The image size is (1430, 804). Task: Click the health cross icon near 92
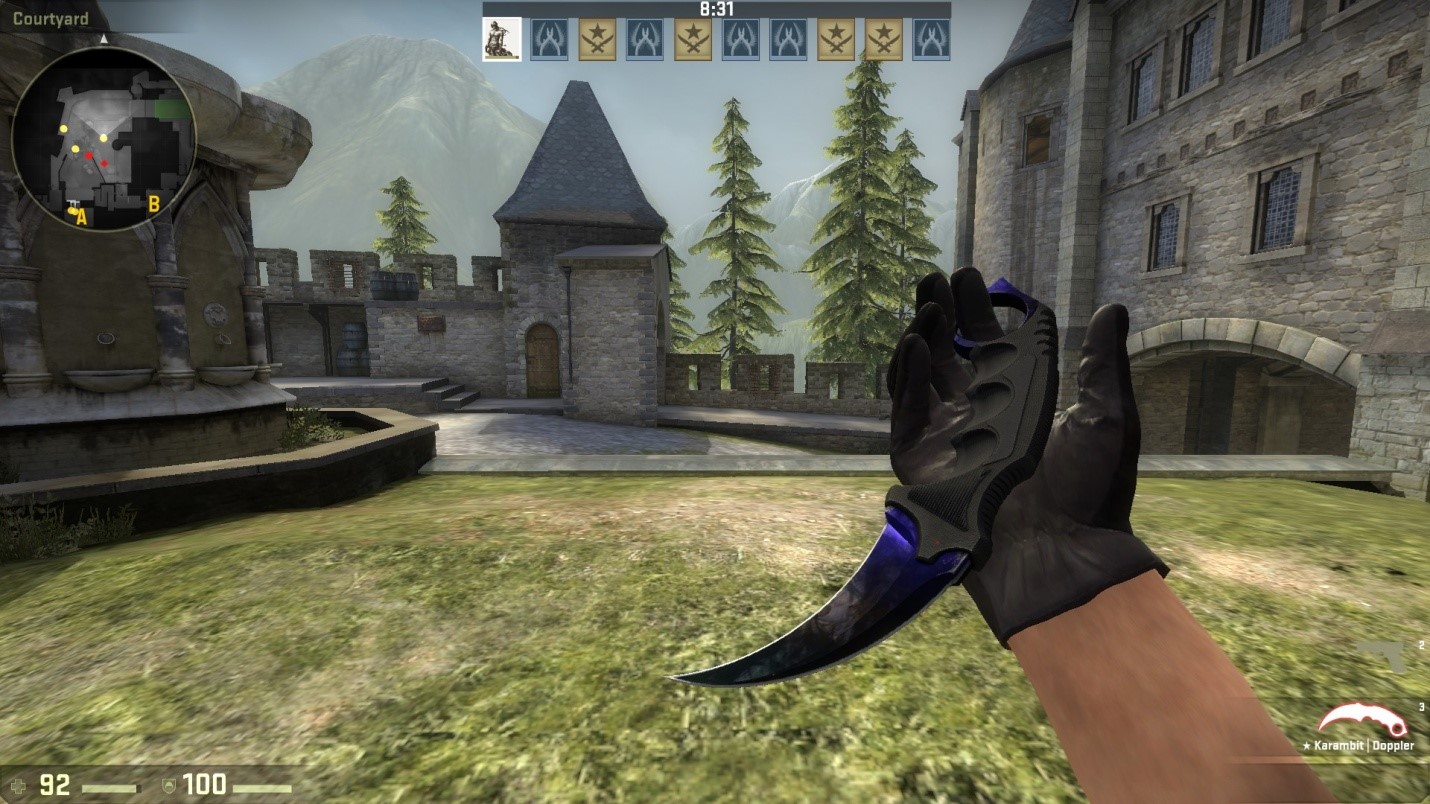[18, 786]
